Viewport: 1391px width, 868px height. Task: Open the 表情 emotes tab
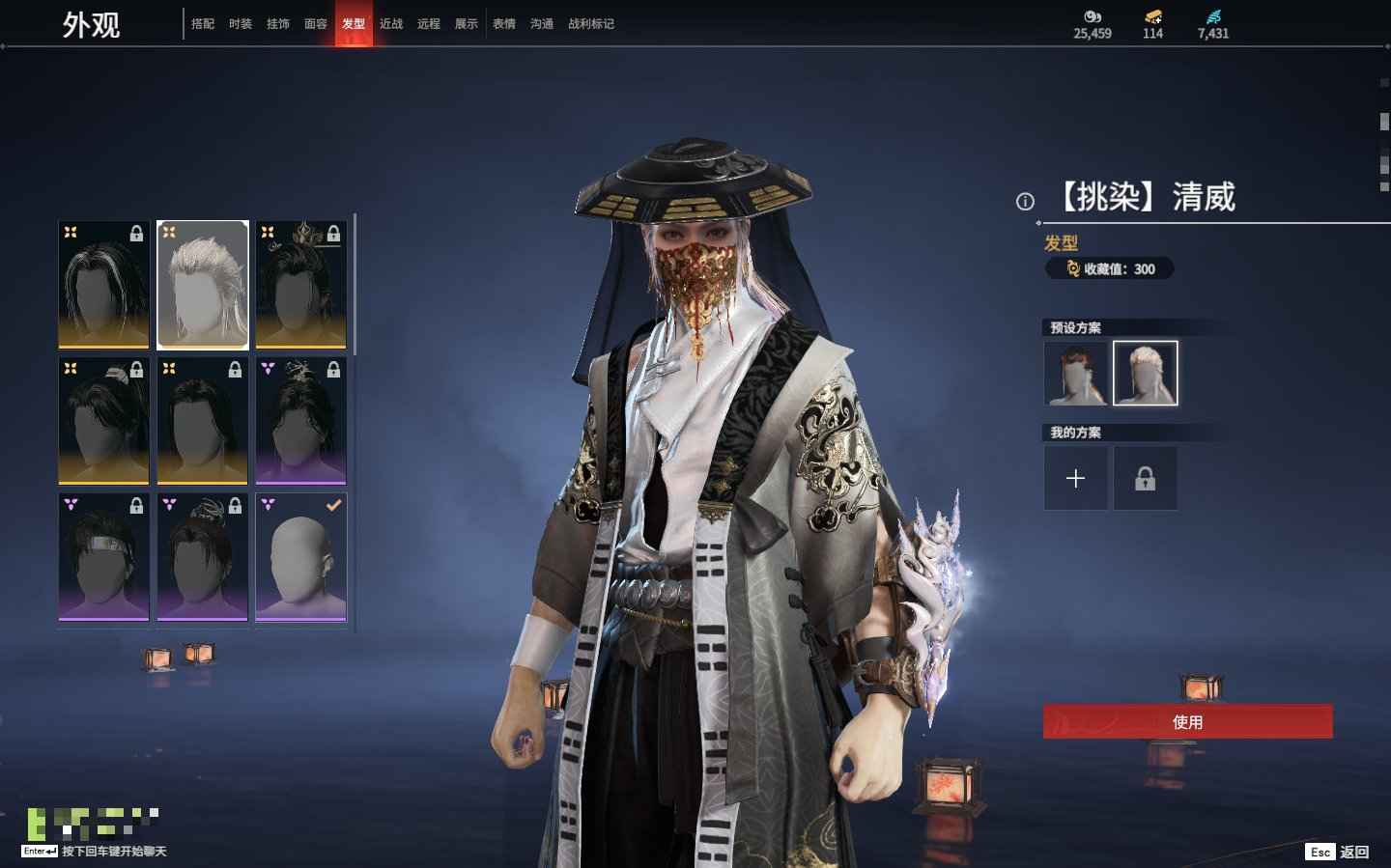(x=504, y=24)
